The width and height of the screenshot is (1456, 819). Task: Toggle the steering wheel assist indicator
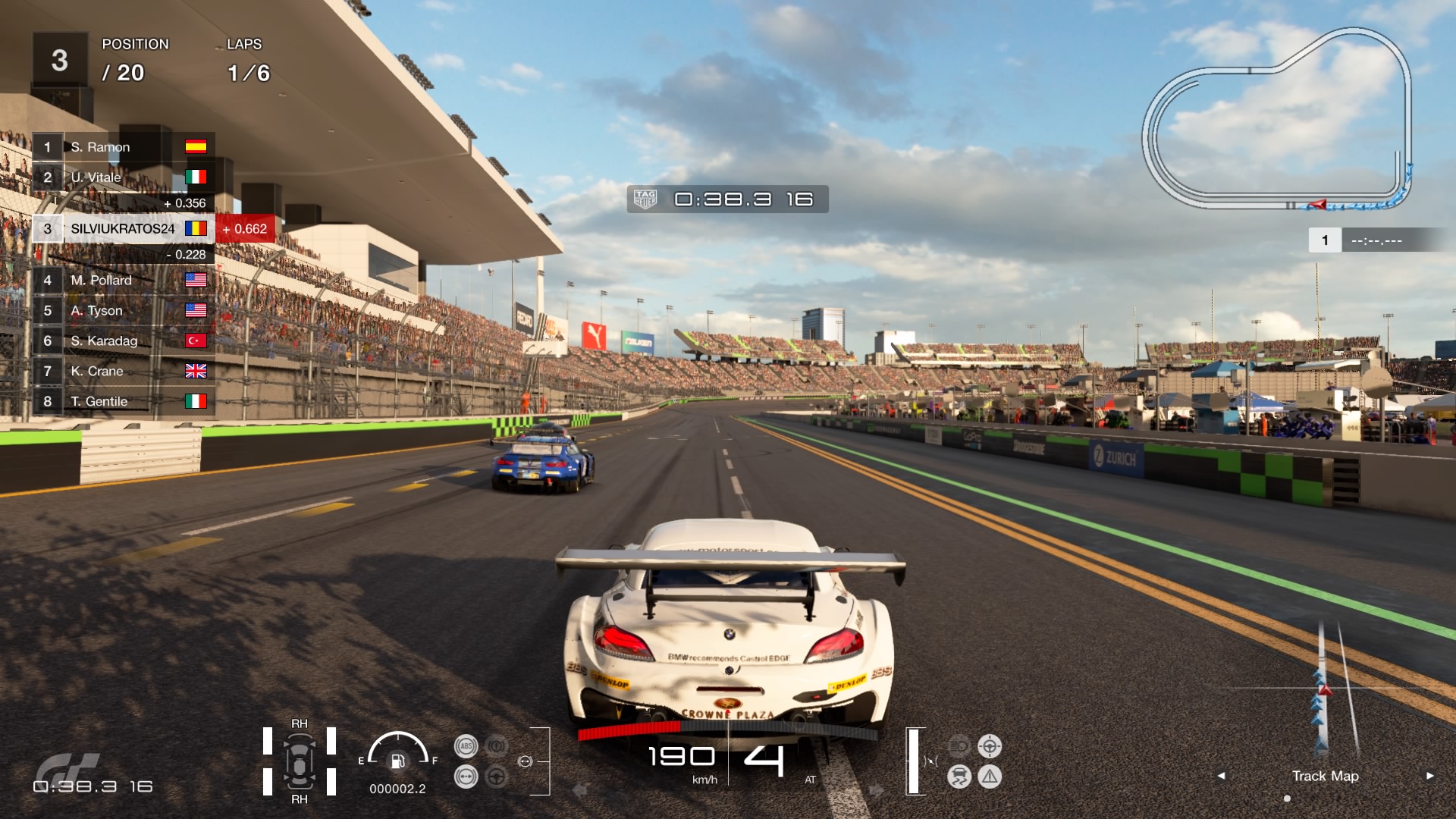click(495, 777)
